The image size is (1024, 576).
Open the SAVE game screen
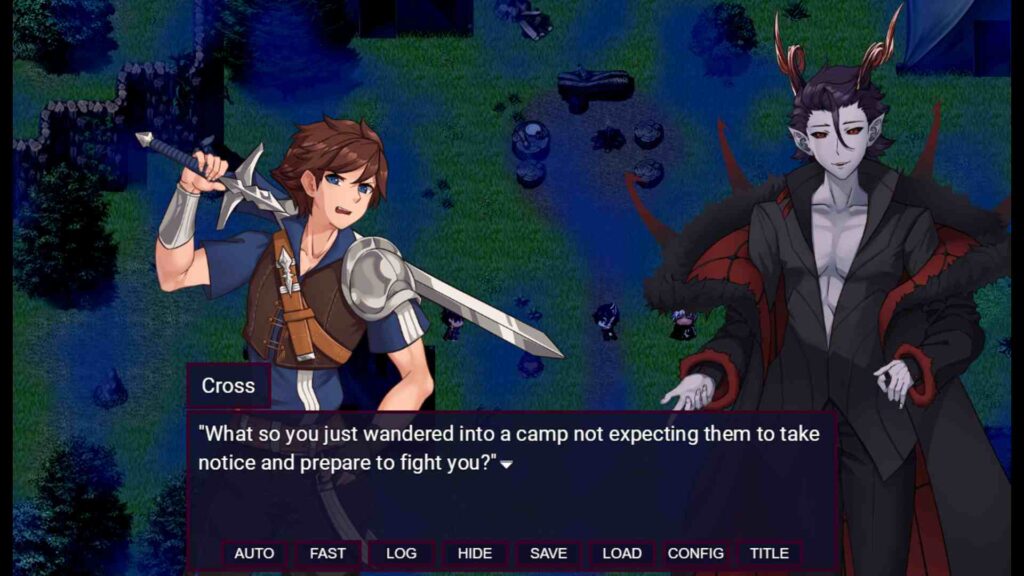548,553
